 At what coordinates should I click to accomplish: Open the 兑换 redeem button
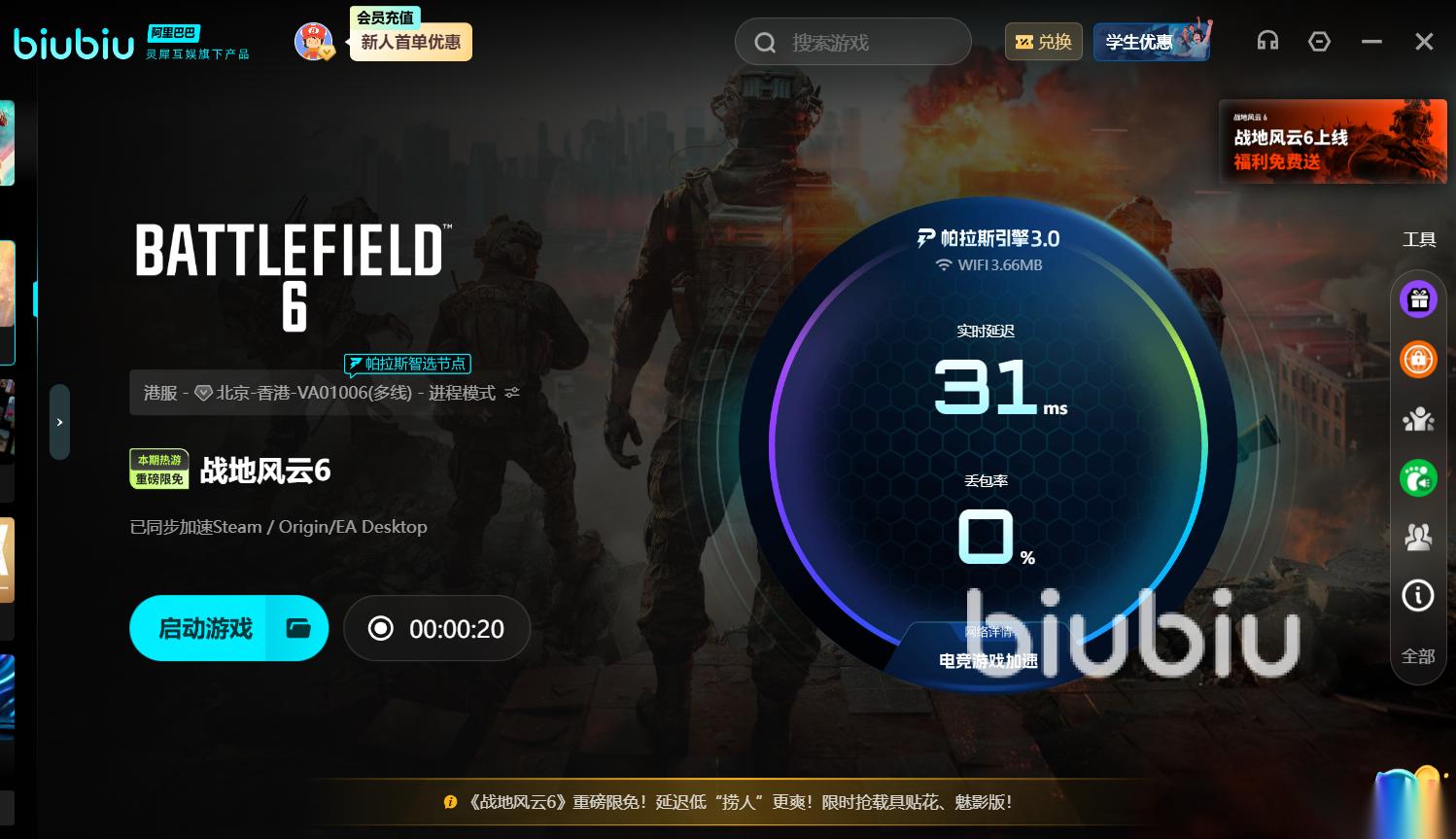[1043, 42]
